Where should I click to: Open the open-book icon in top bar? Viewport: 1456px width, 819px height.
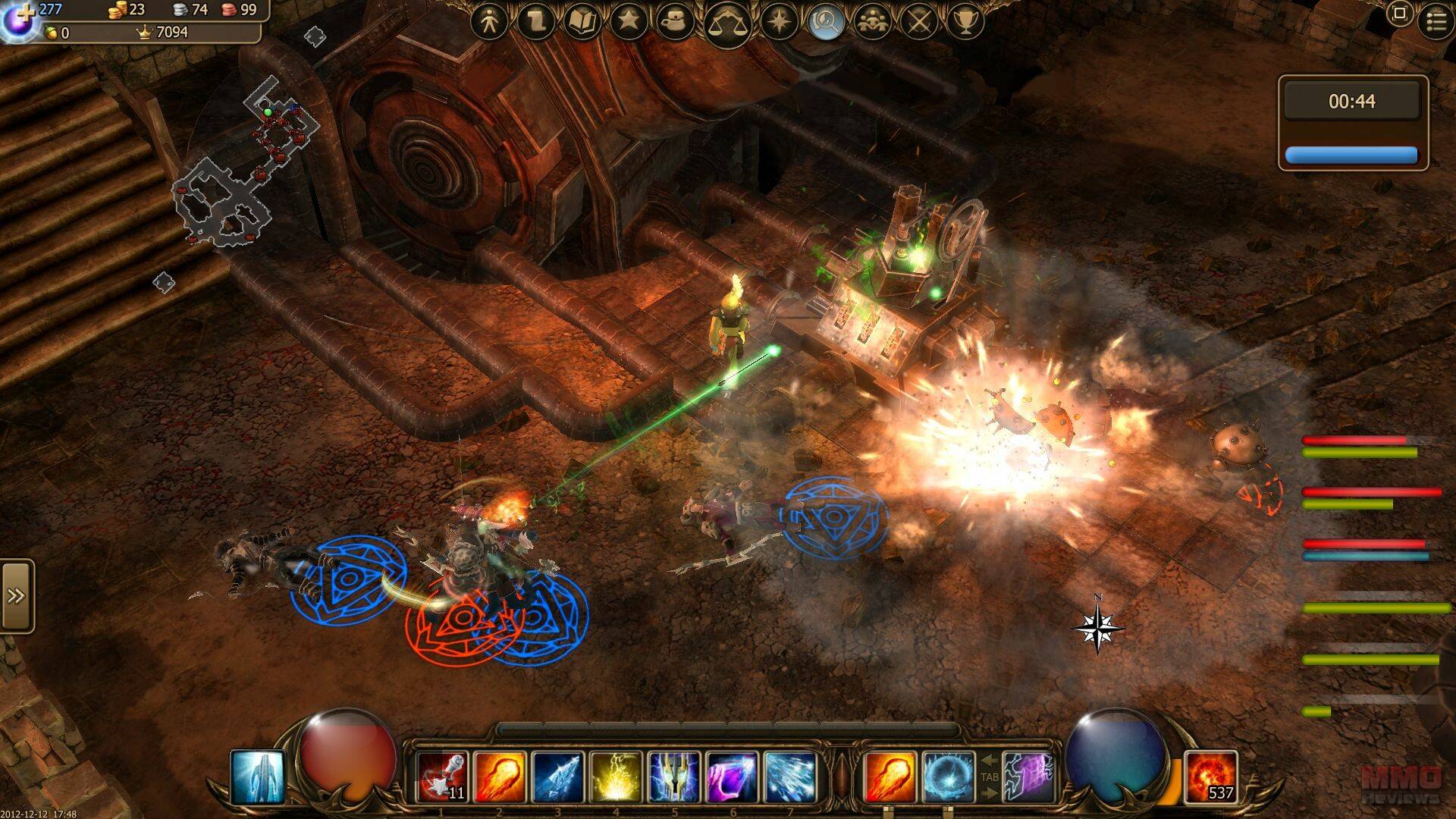582,22
